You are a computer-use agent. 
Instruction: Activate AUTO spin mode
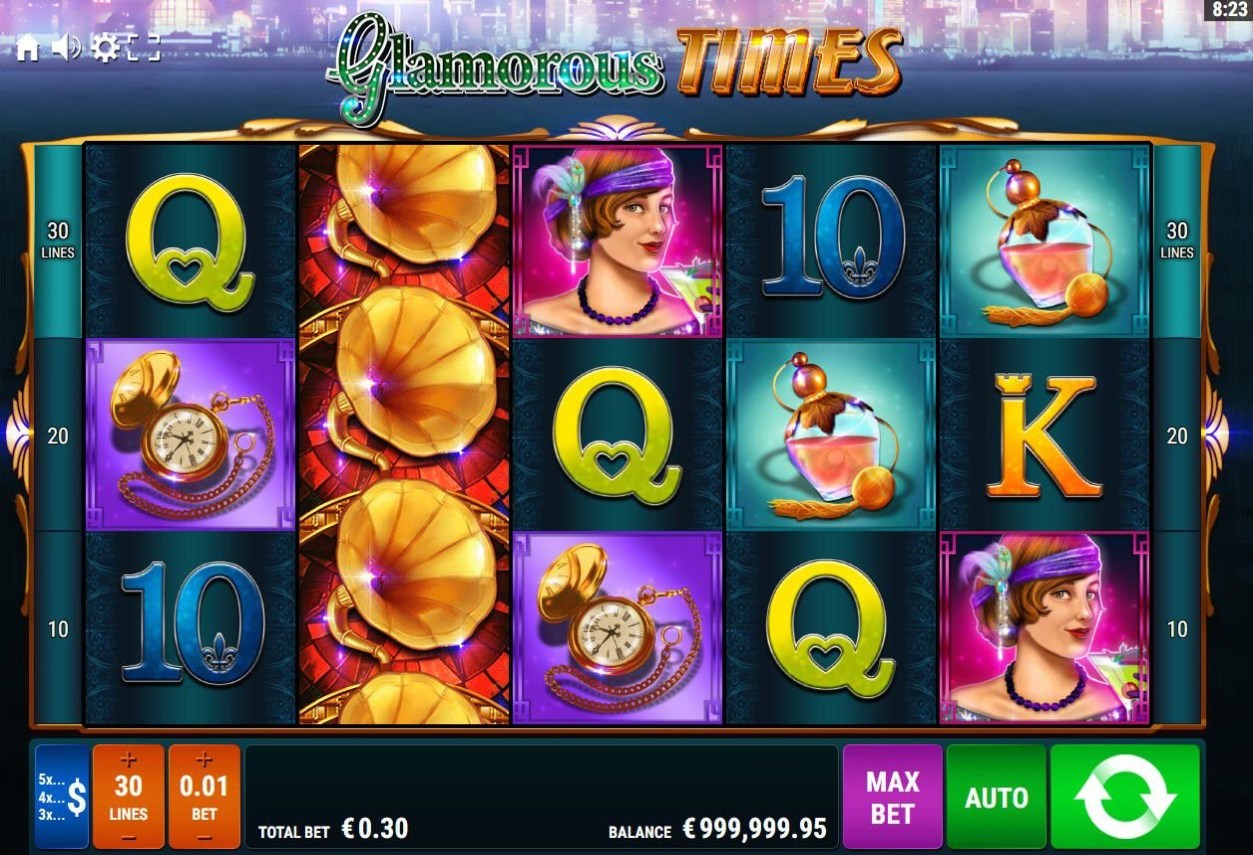[996, 797]
